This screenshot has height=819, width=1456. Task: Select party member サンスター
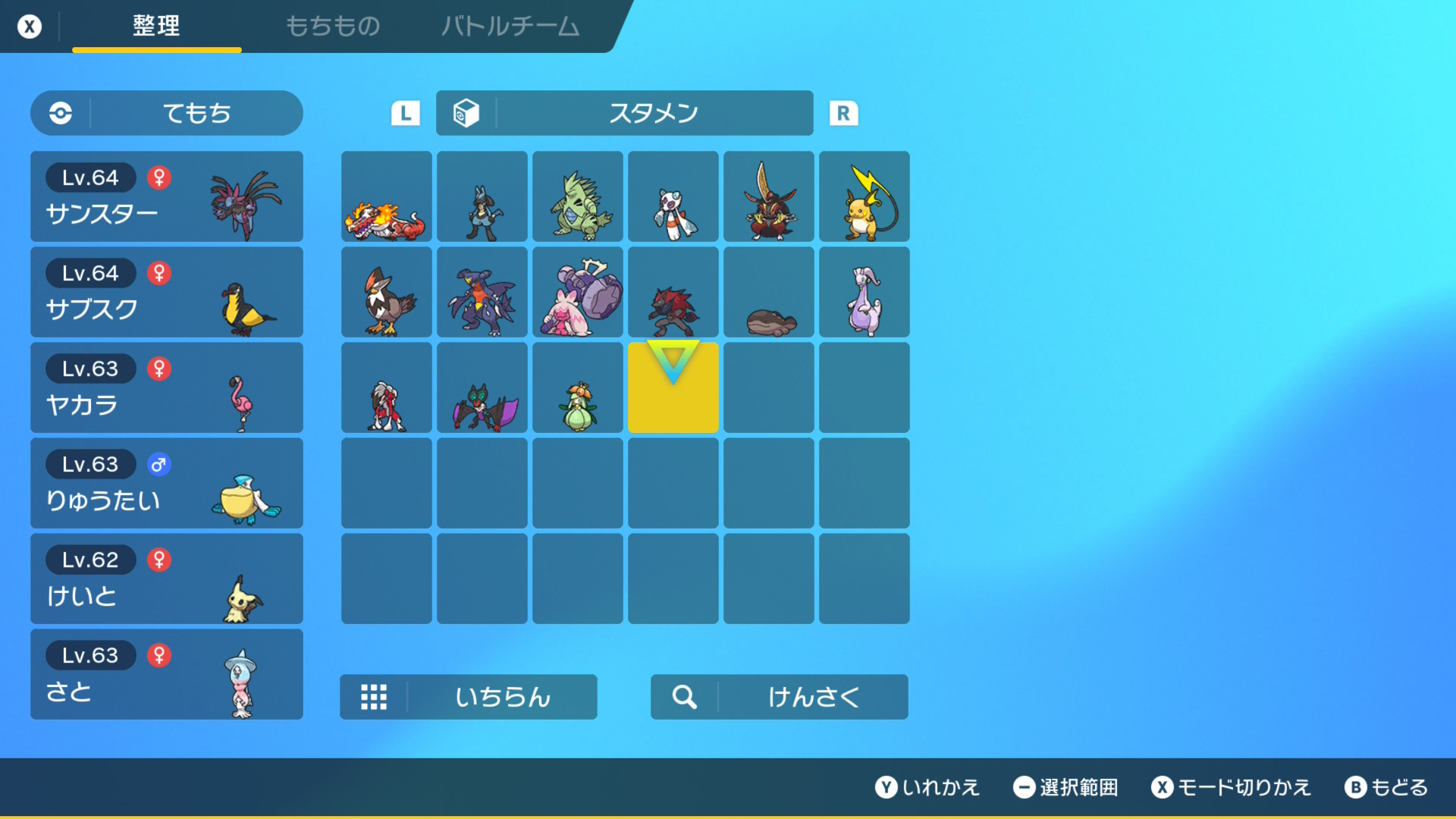pyautogui.click(x=167, y=196)
